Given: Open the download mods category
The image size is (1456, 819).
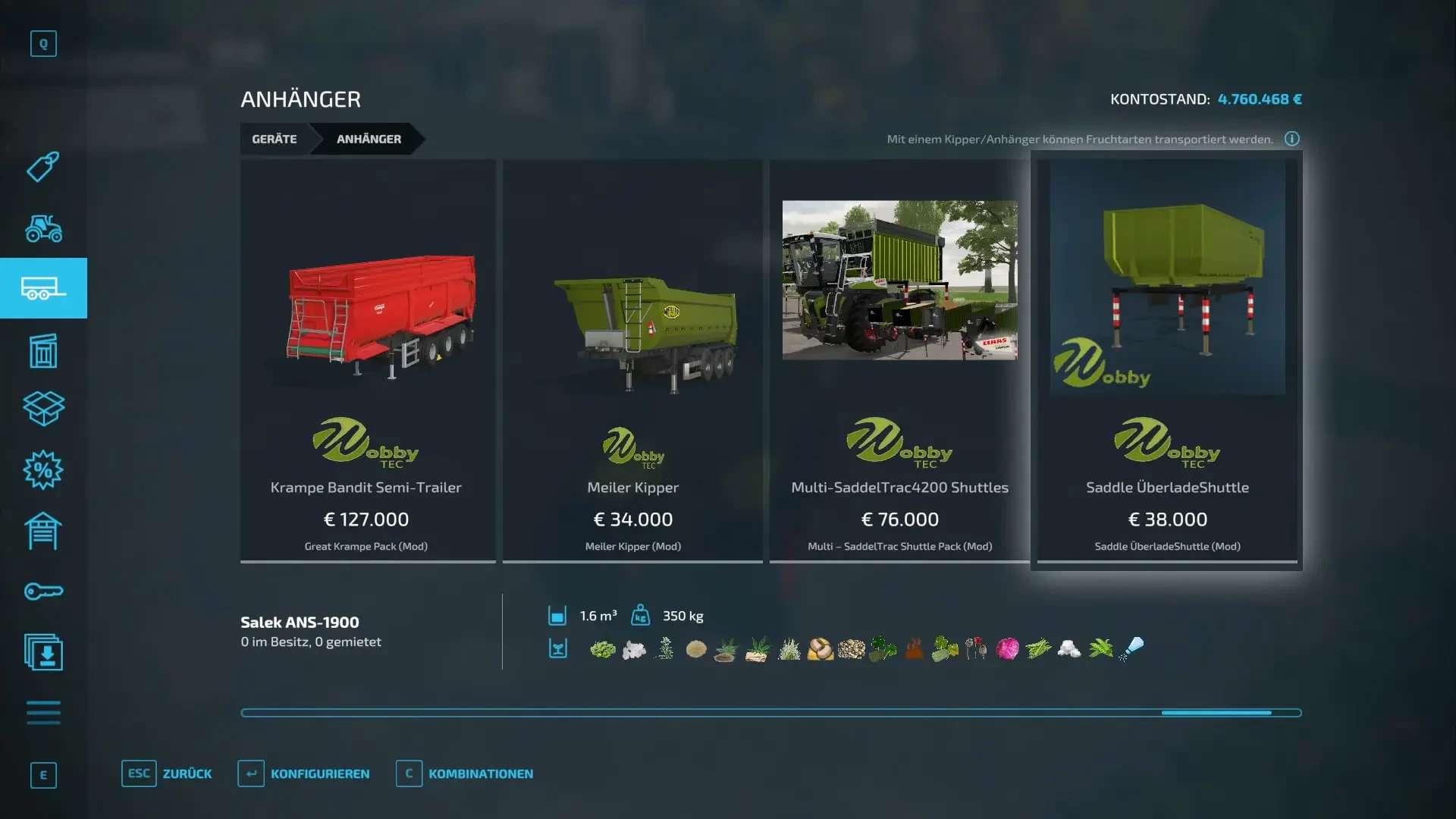Looking at the screenshot, I should point(43,652).
